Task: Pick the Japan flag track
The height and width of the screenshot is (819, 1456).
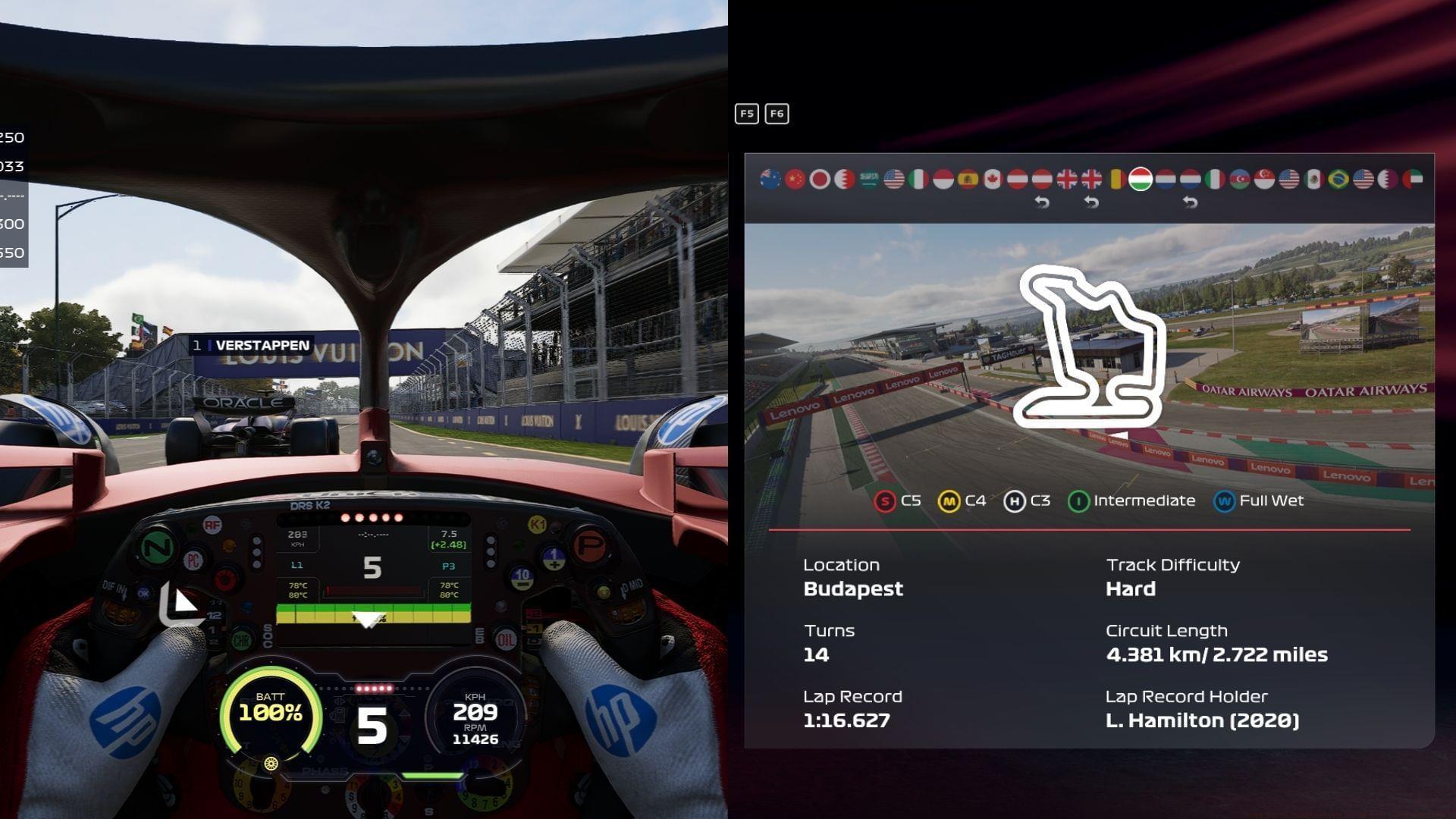Action: click(820, 179)
